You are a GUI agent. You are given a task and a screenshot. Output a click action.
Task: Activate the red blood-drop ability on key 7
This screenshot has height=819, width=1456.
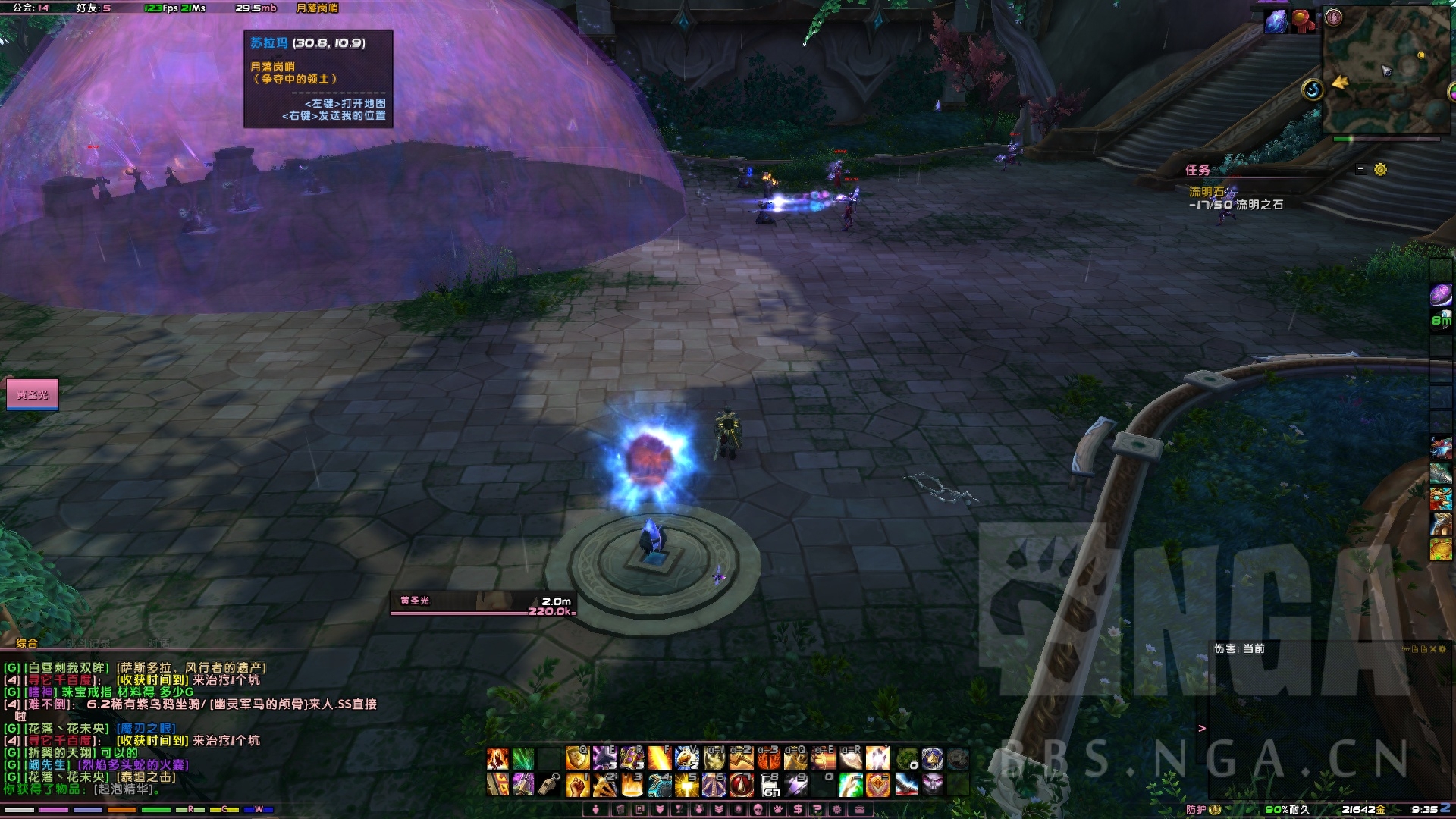click(x=741, y=785)
